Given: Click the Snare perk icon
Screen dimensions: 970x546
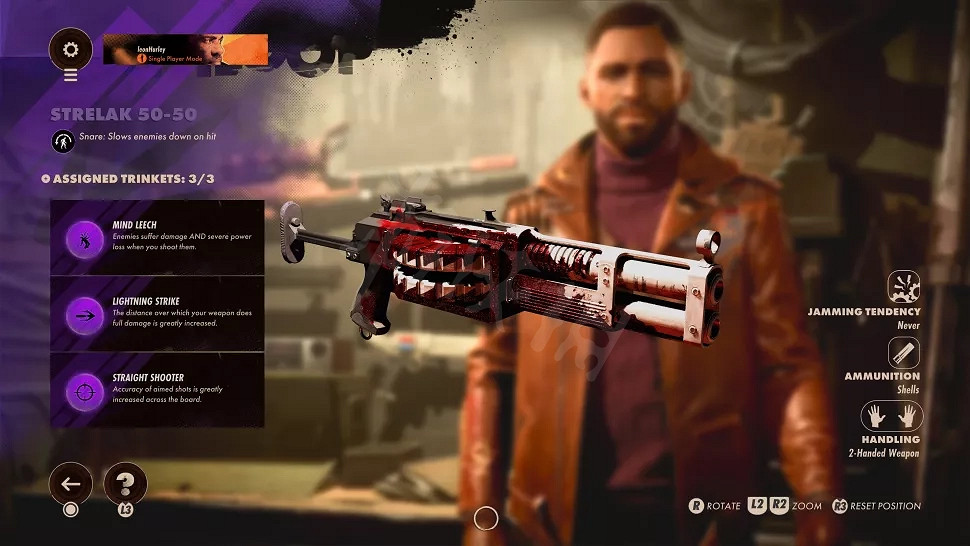Looking at the screenshot, I should tap(63, 141).
